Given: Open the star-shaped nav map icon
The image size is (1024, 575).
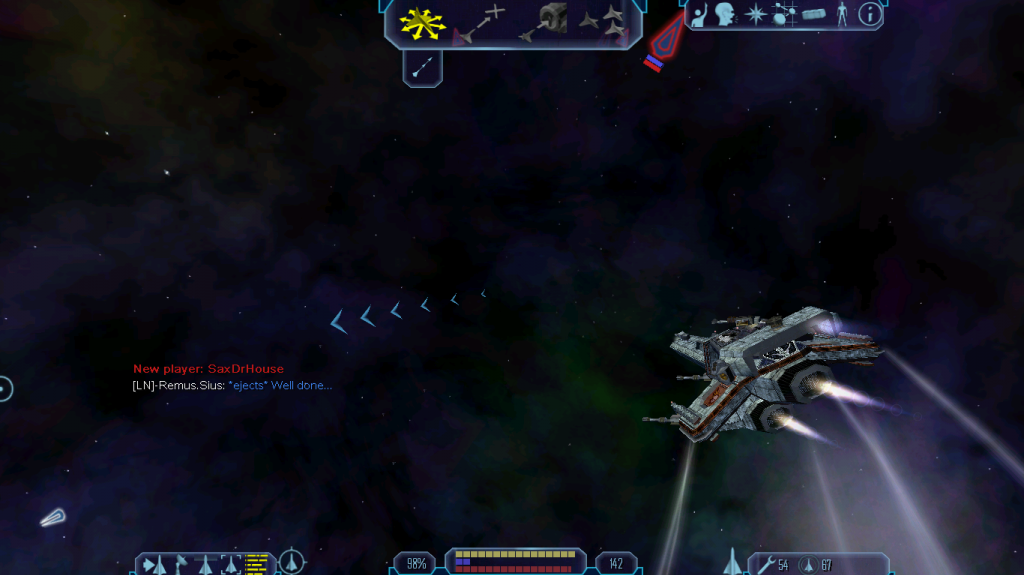Looking at the screenshot, I should tap(756, 14).
